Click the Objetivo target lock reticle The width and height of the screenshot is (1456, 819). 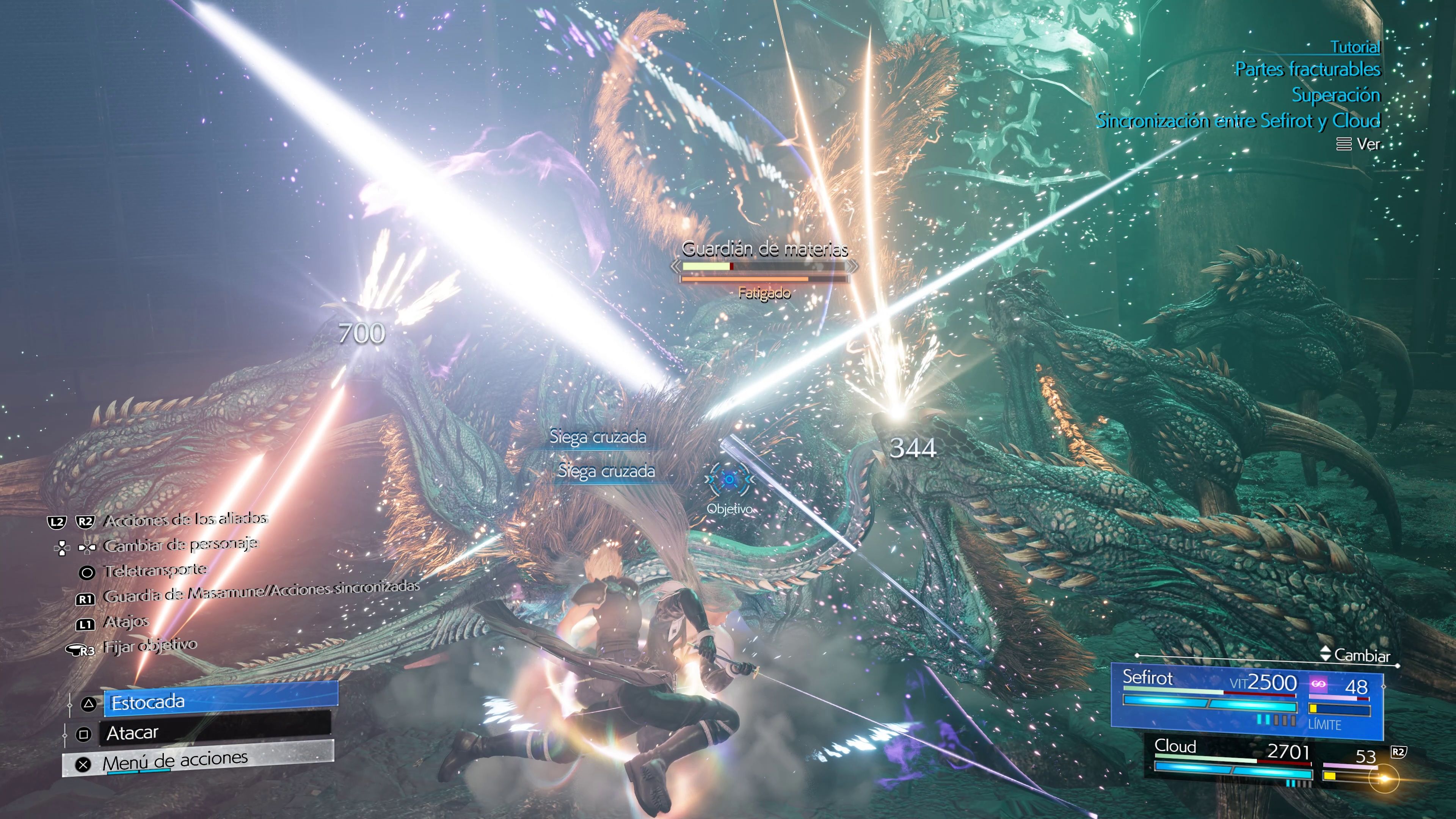click(729, 480)
